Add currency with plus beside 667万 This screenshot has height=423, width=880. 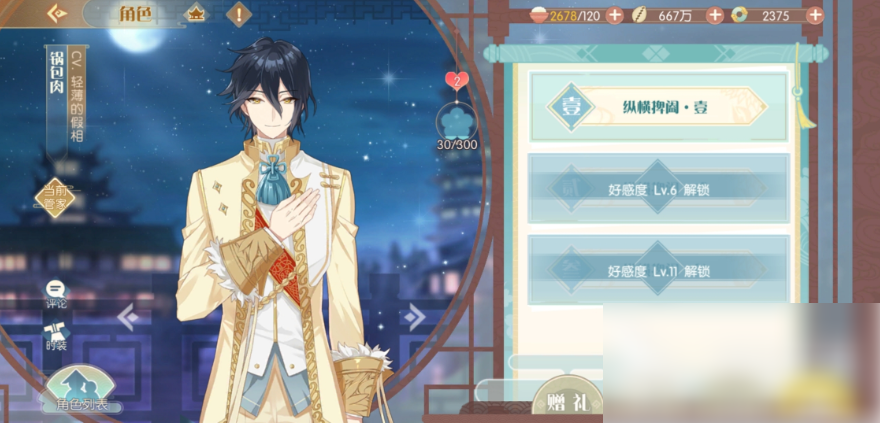(x=714, y=15)
